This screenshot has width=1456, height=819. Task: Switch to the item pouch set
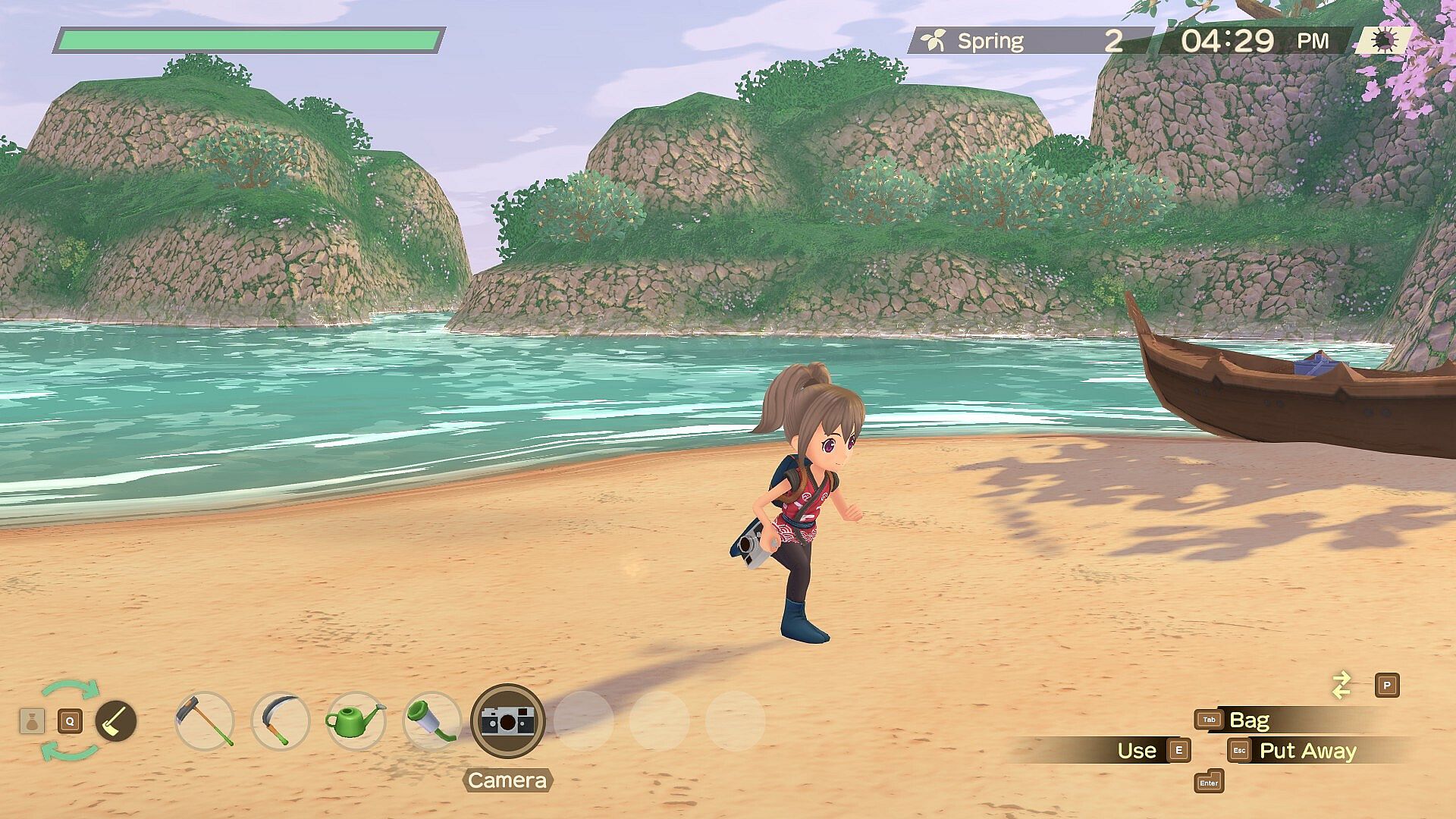tap(32, 720)
